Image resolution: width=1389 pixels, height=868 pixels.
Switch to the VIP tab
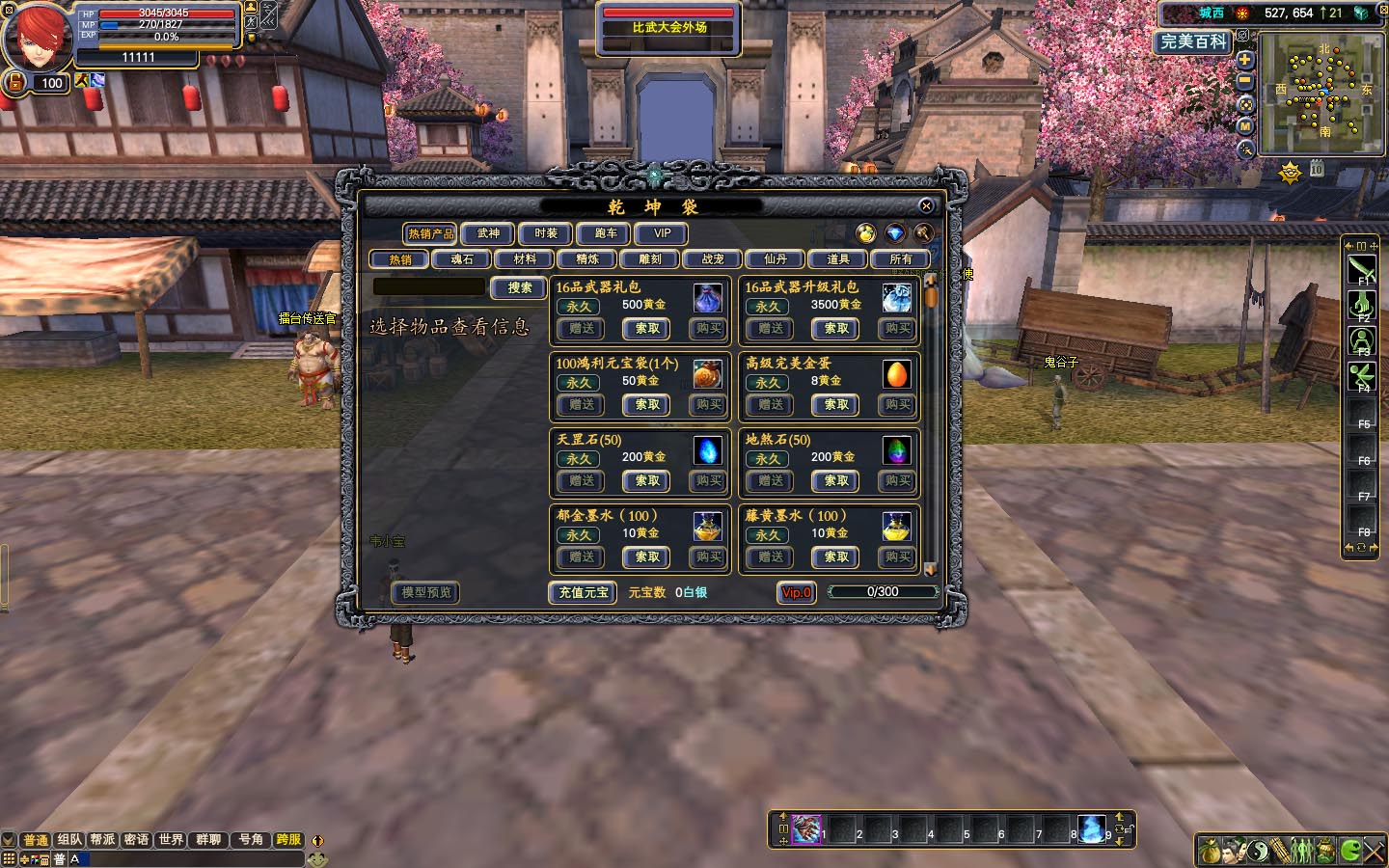point(662,233)
